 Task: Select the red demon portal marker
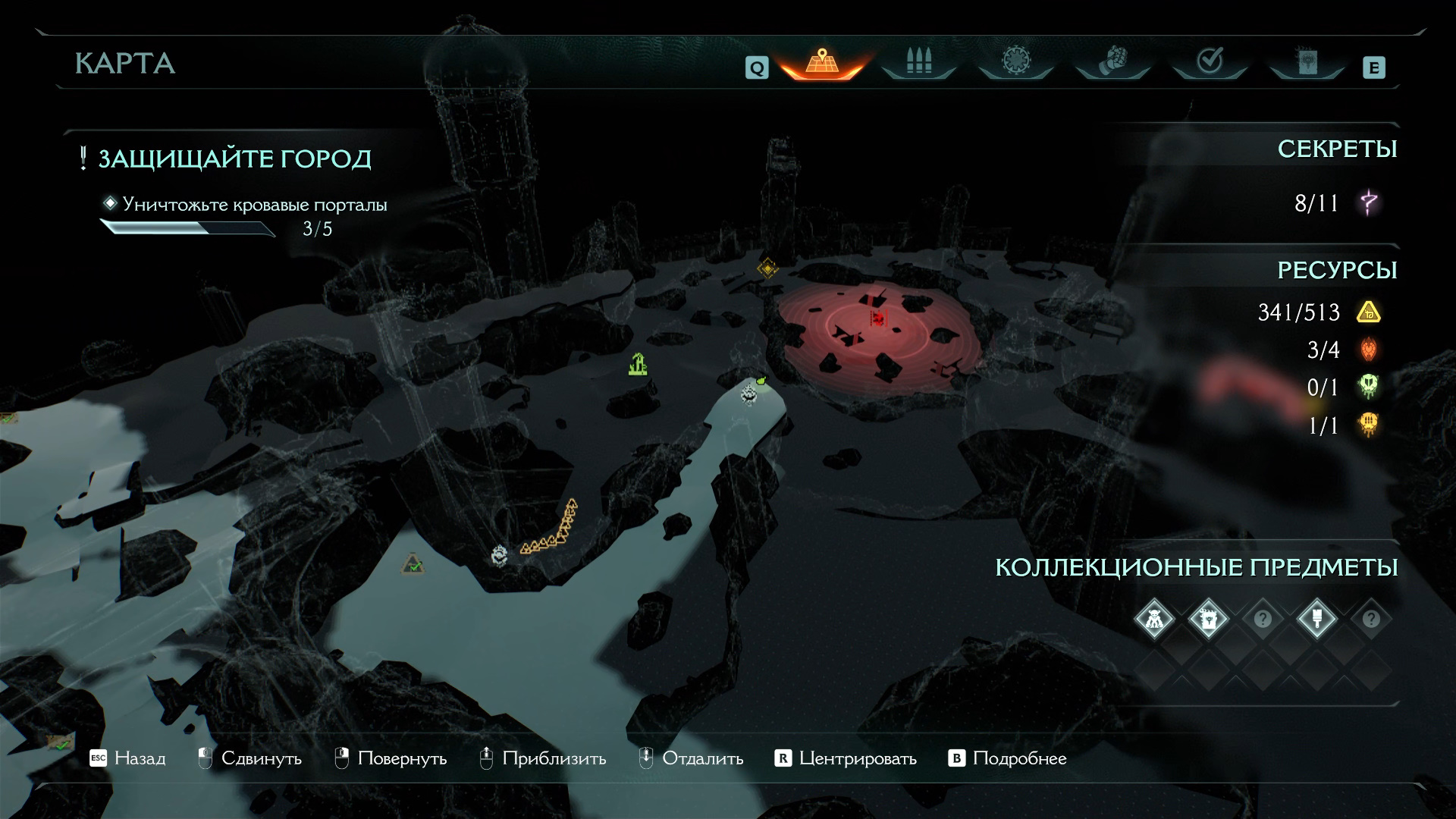click(x=878, y=317)
